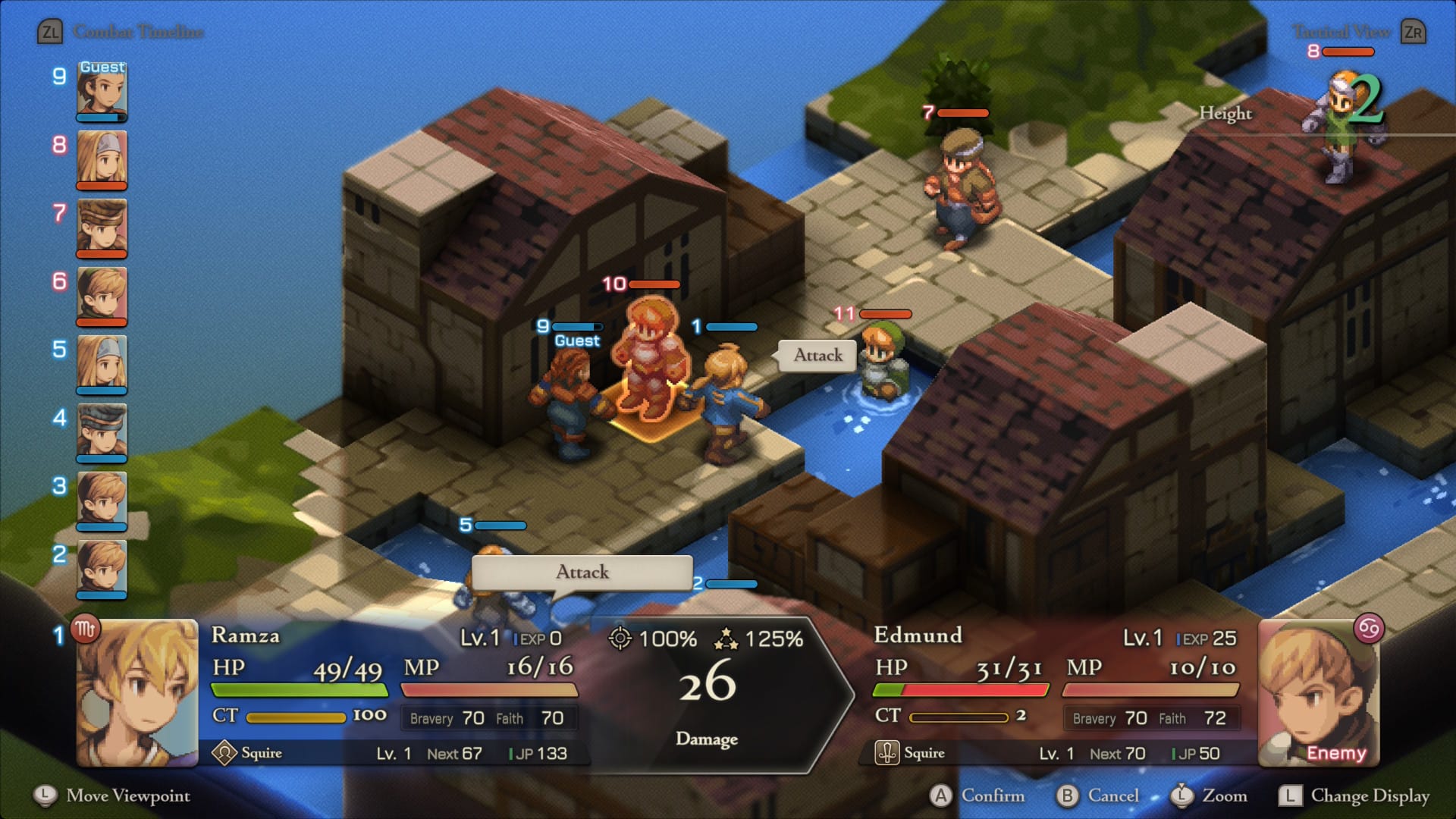Viewport: 1456px width, 819px height.
Task: Select the highlighted target unit marked 10
Action: click(651, 360)
